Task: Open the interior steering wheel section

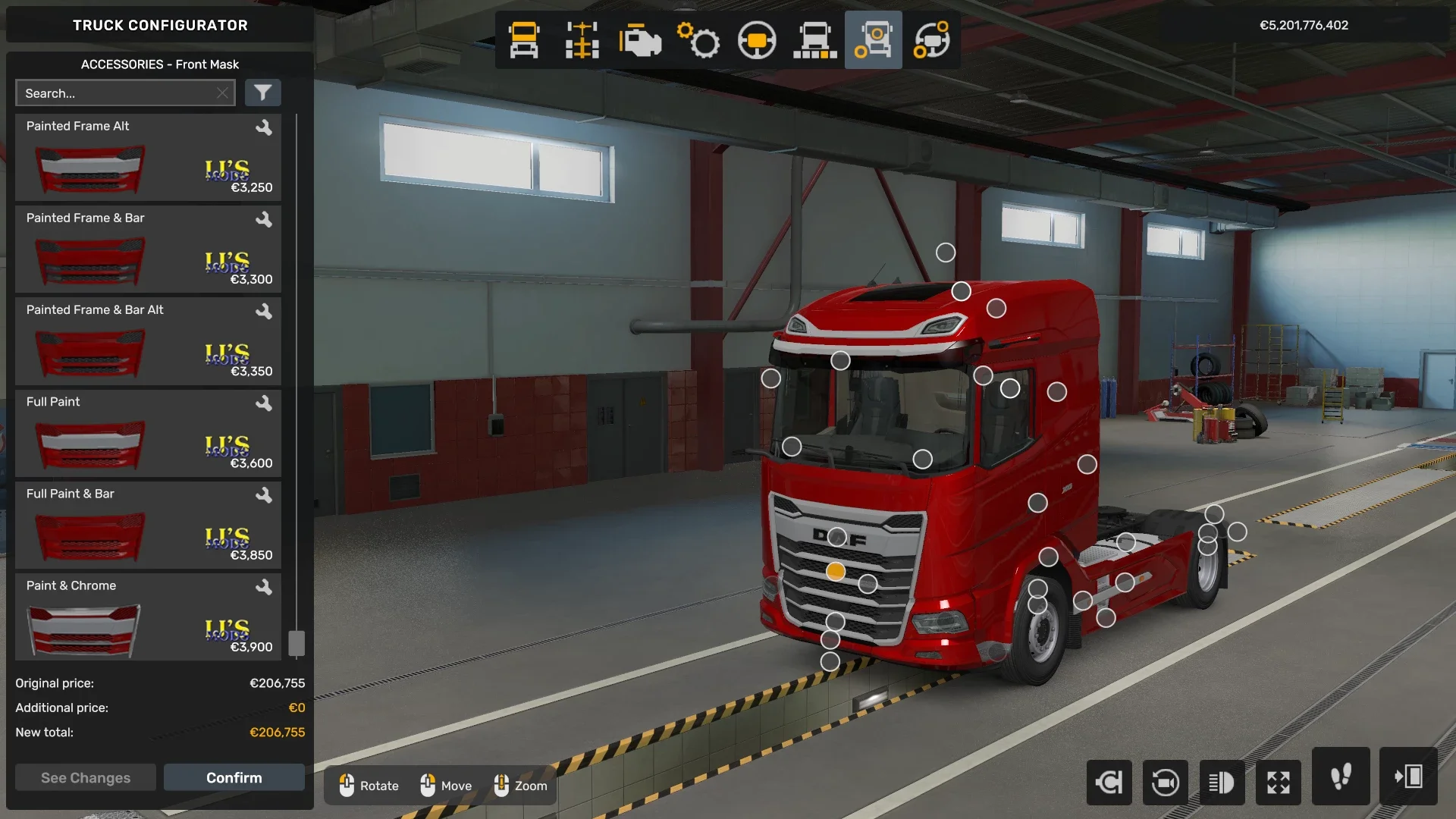Action: pyautogui.click(x=757, y=39)
